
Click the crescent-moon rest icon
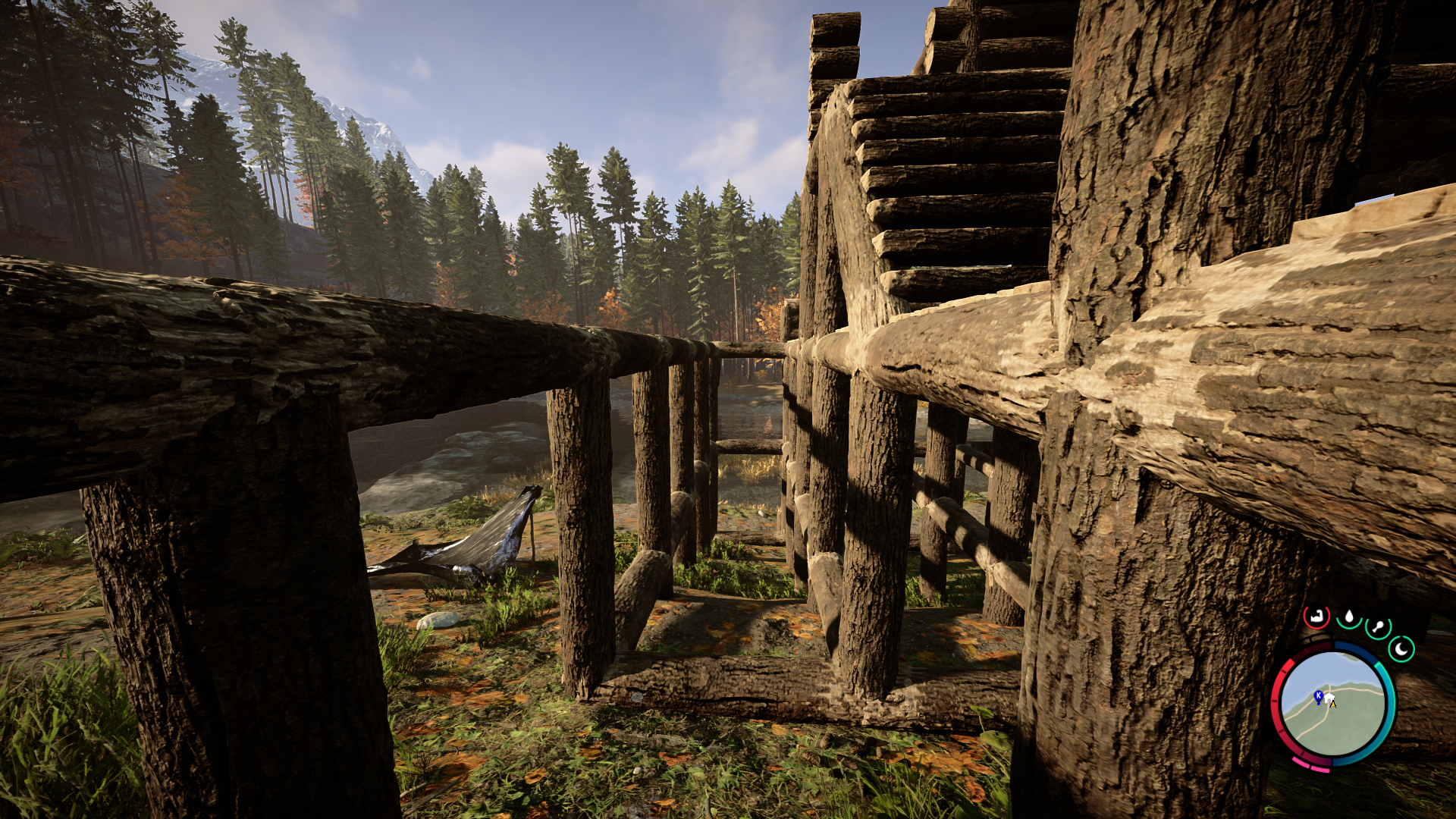click(1401, 649)
